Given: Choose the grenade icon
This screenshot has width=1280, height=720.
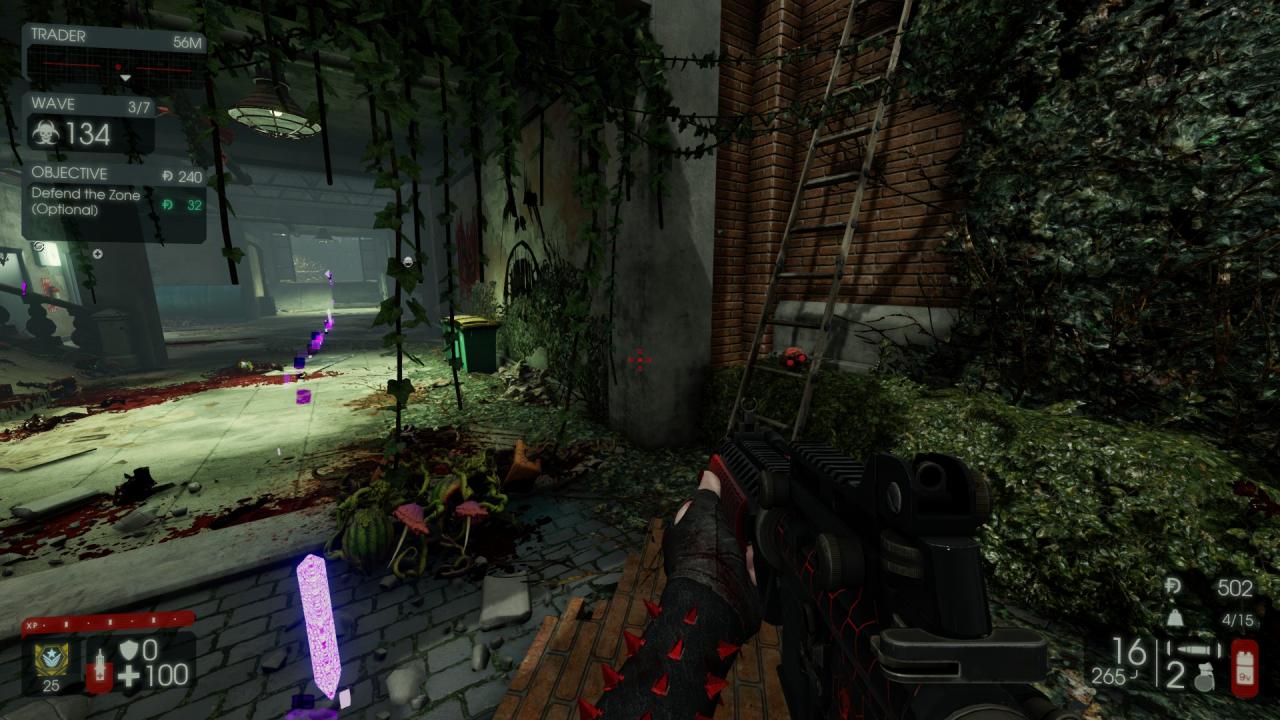Looking at the screenshot, I should click(x=1203, y=680).
